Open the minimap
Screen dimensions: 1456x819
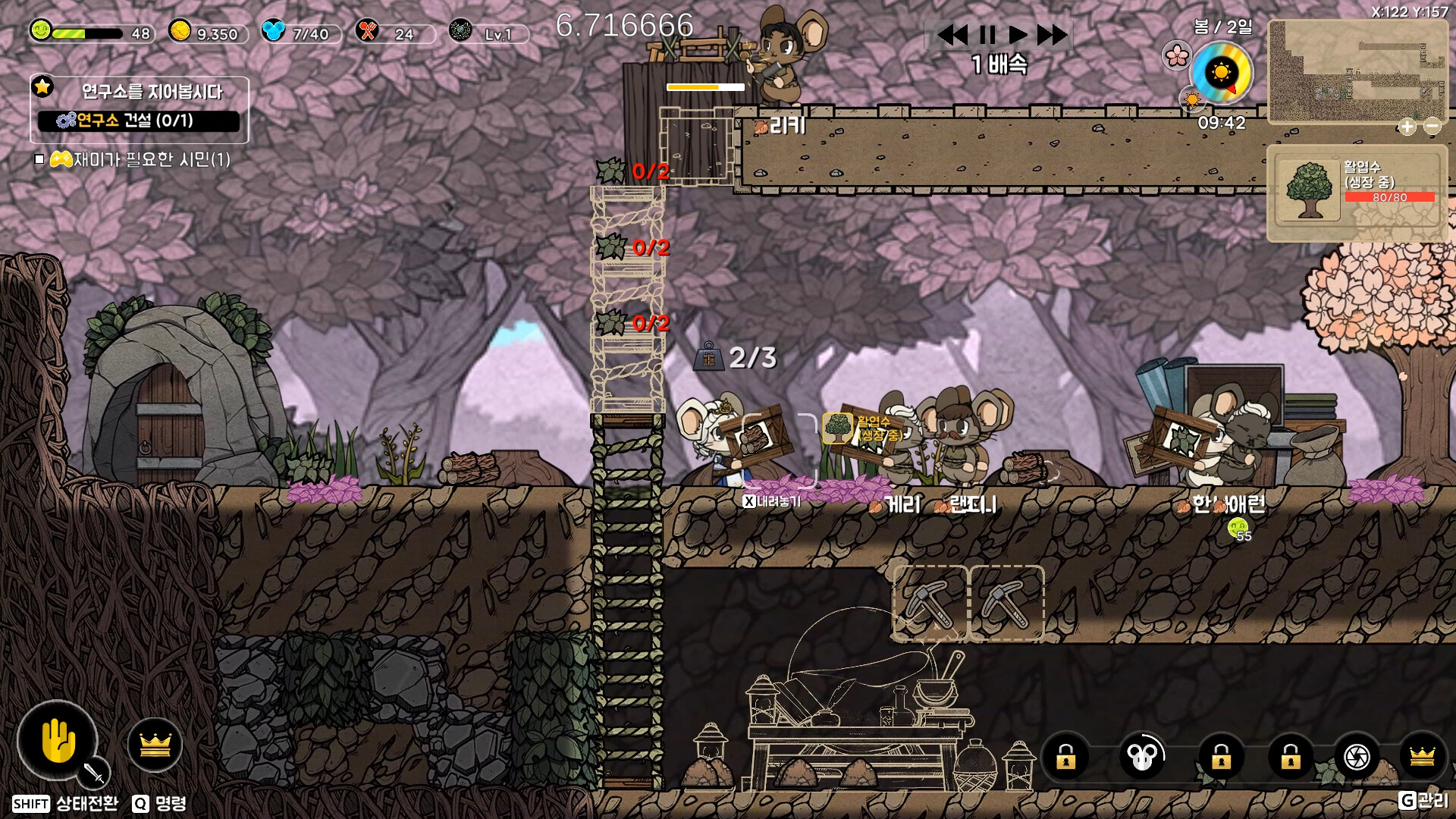coord(1356,72)
